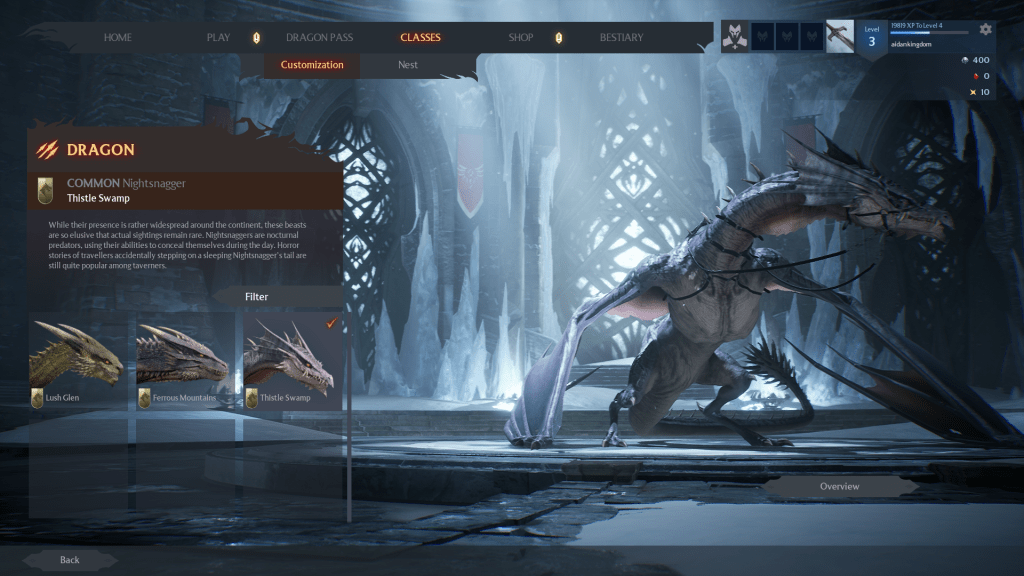The width and height of the screenshot is (1024, 576).
Task: Open the Dragon Pass page
Action: pos(320,38)
